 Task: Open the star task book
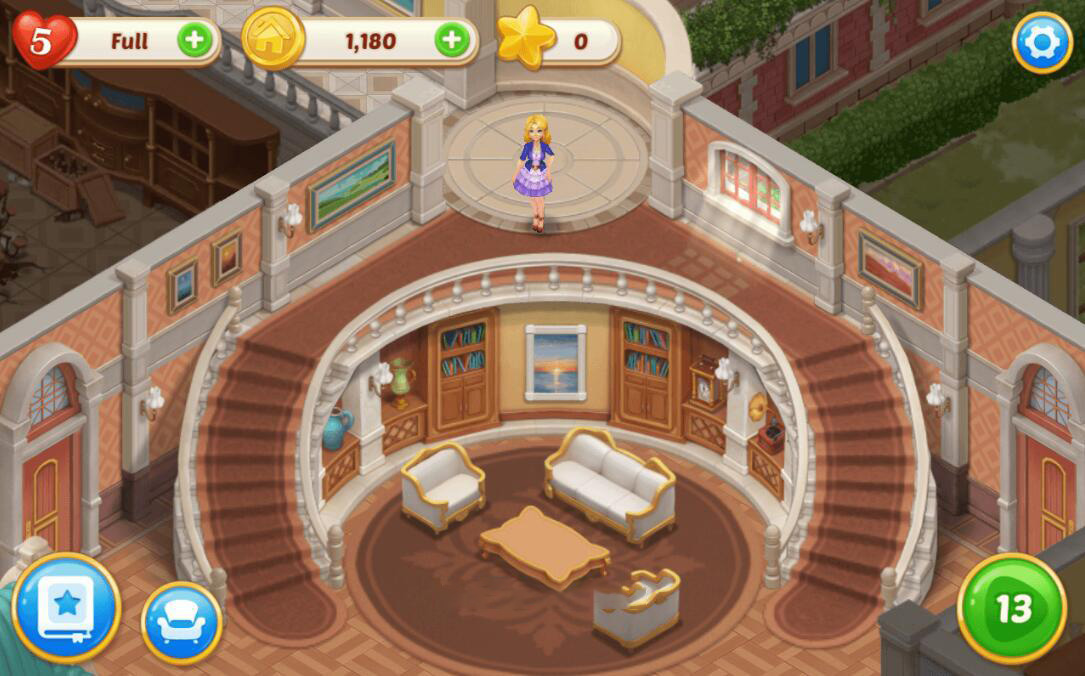click(66, 607)
